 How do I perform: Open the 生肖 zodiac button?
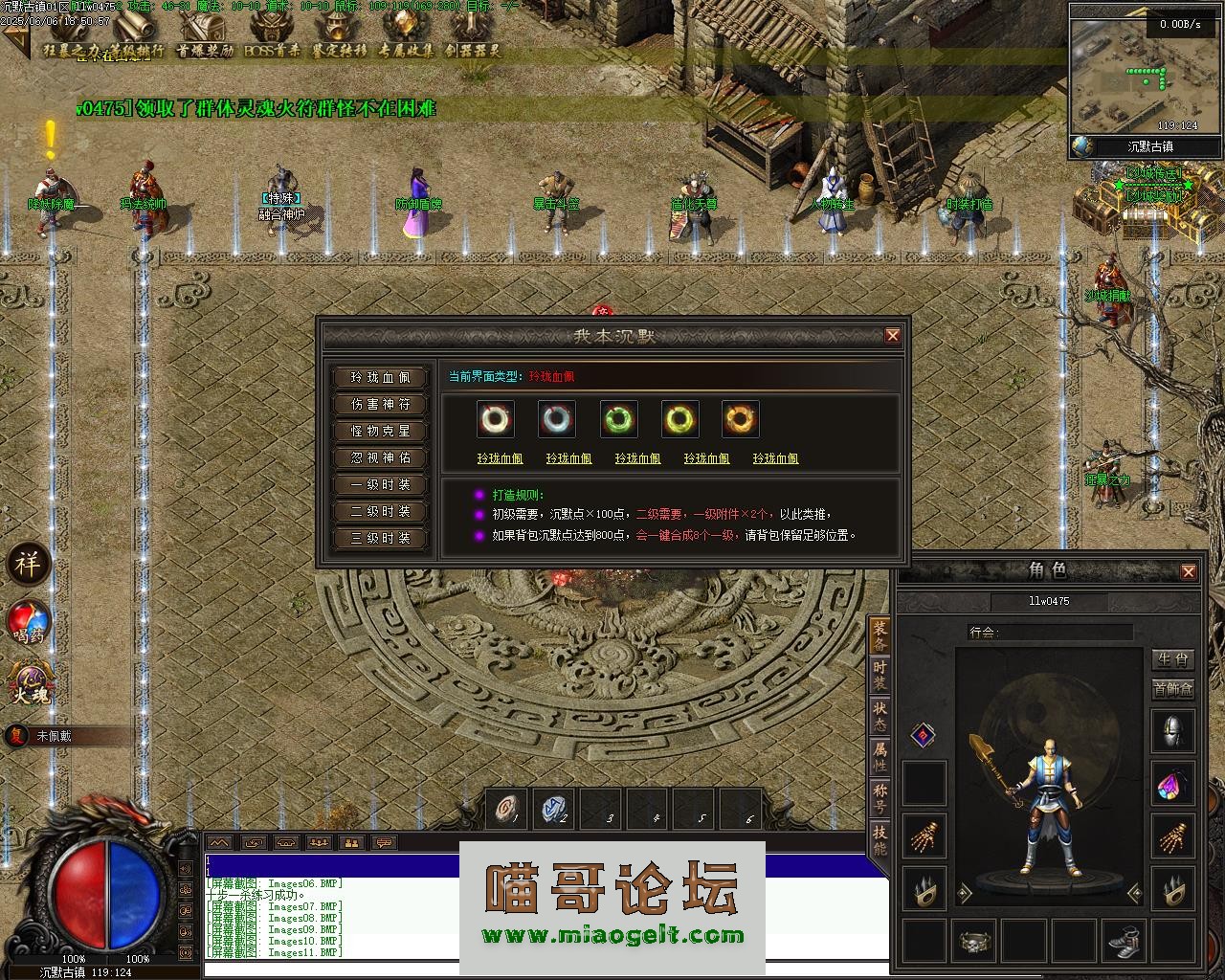pos(1172,659)
